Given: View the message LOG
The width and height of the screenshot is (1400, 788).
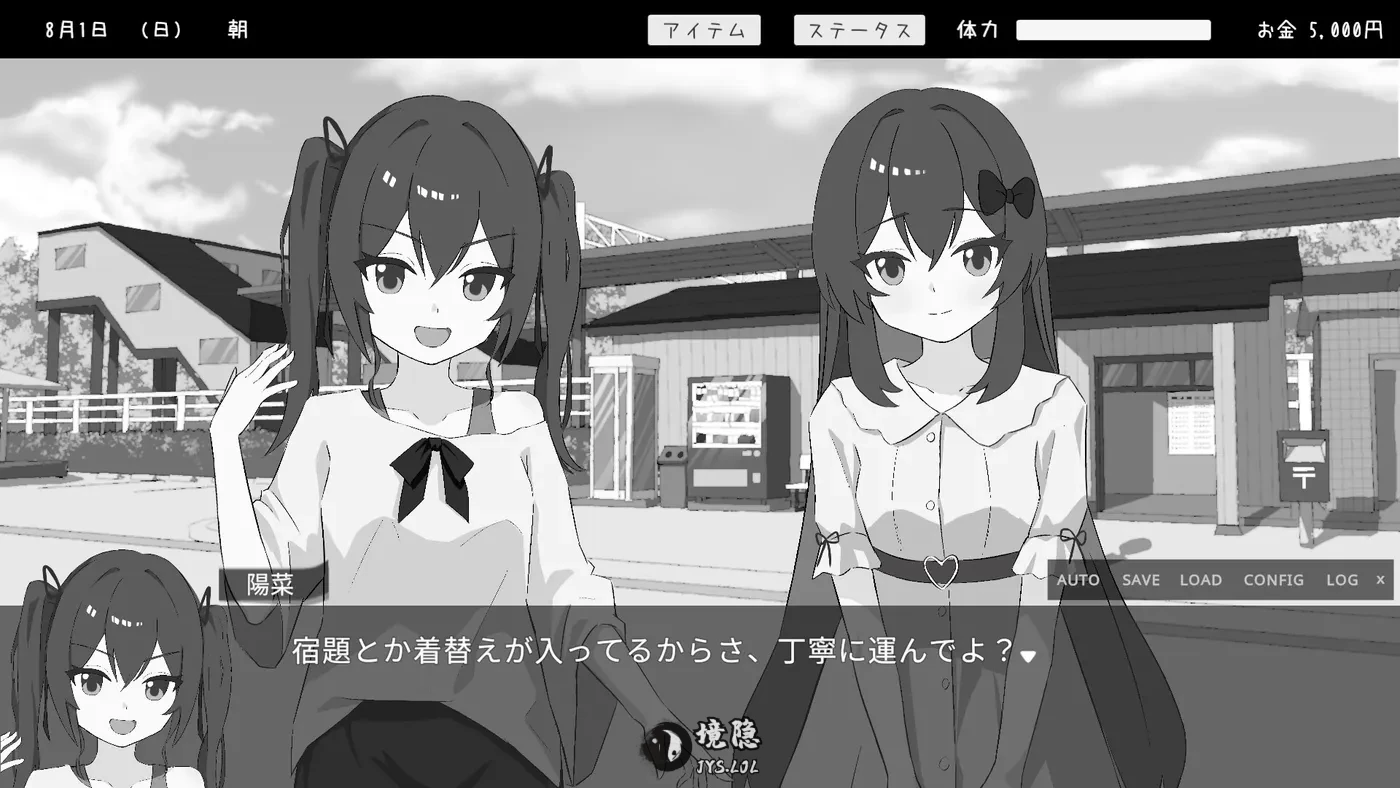Looking at the screenshot, I should (1341, 580).
